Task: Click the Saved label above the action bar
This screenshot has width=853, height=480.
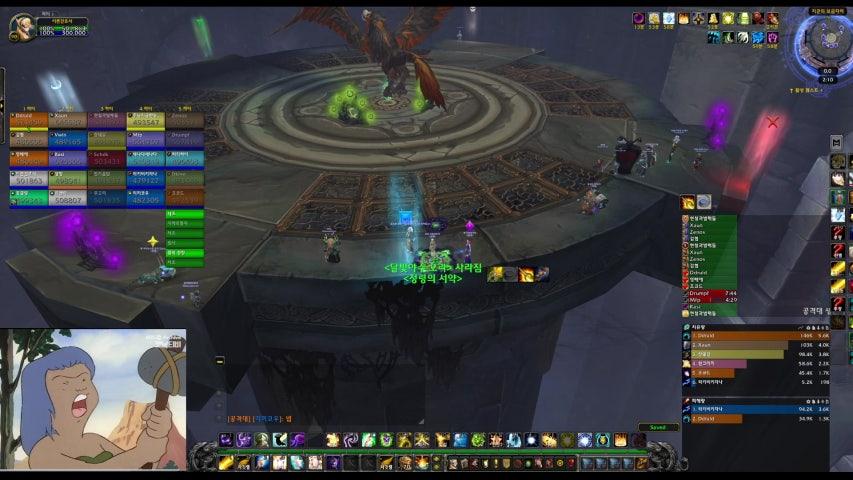Action: (x=658, y=427)
